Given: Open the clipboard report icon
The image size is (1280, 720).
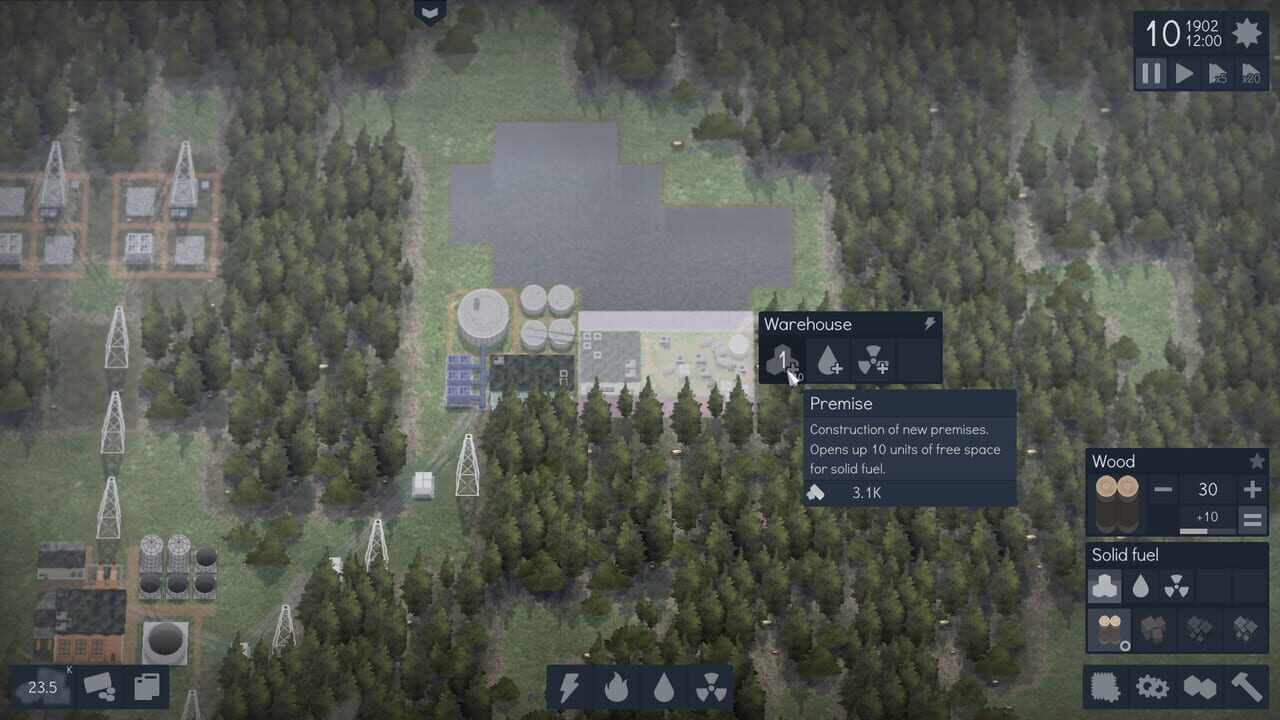Looking at the screenshot, I should 146,688.
